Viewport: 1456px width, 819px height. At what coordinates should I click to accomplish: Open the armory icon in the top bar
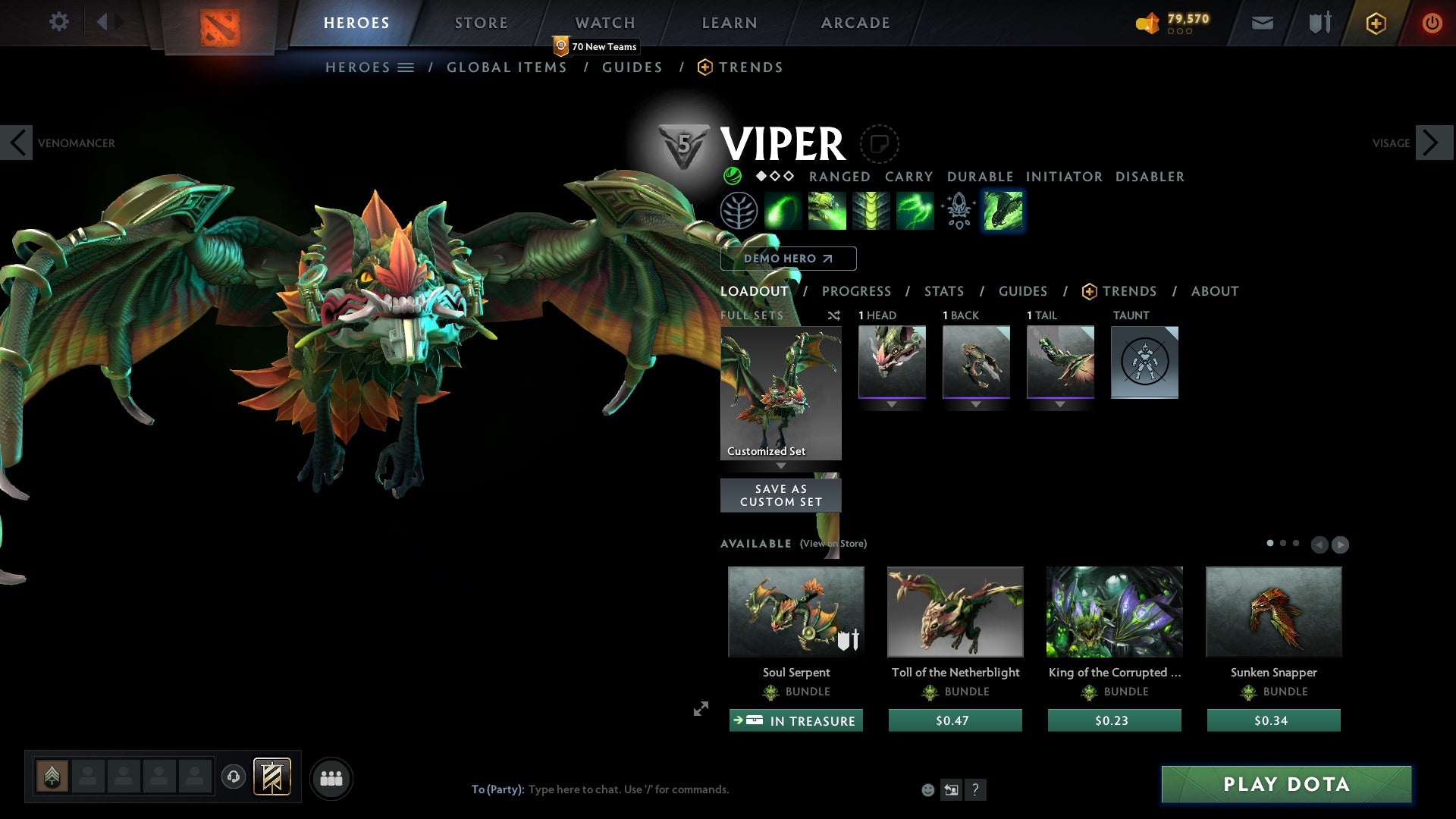coord(1318,23)
